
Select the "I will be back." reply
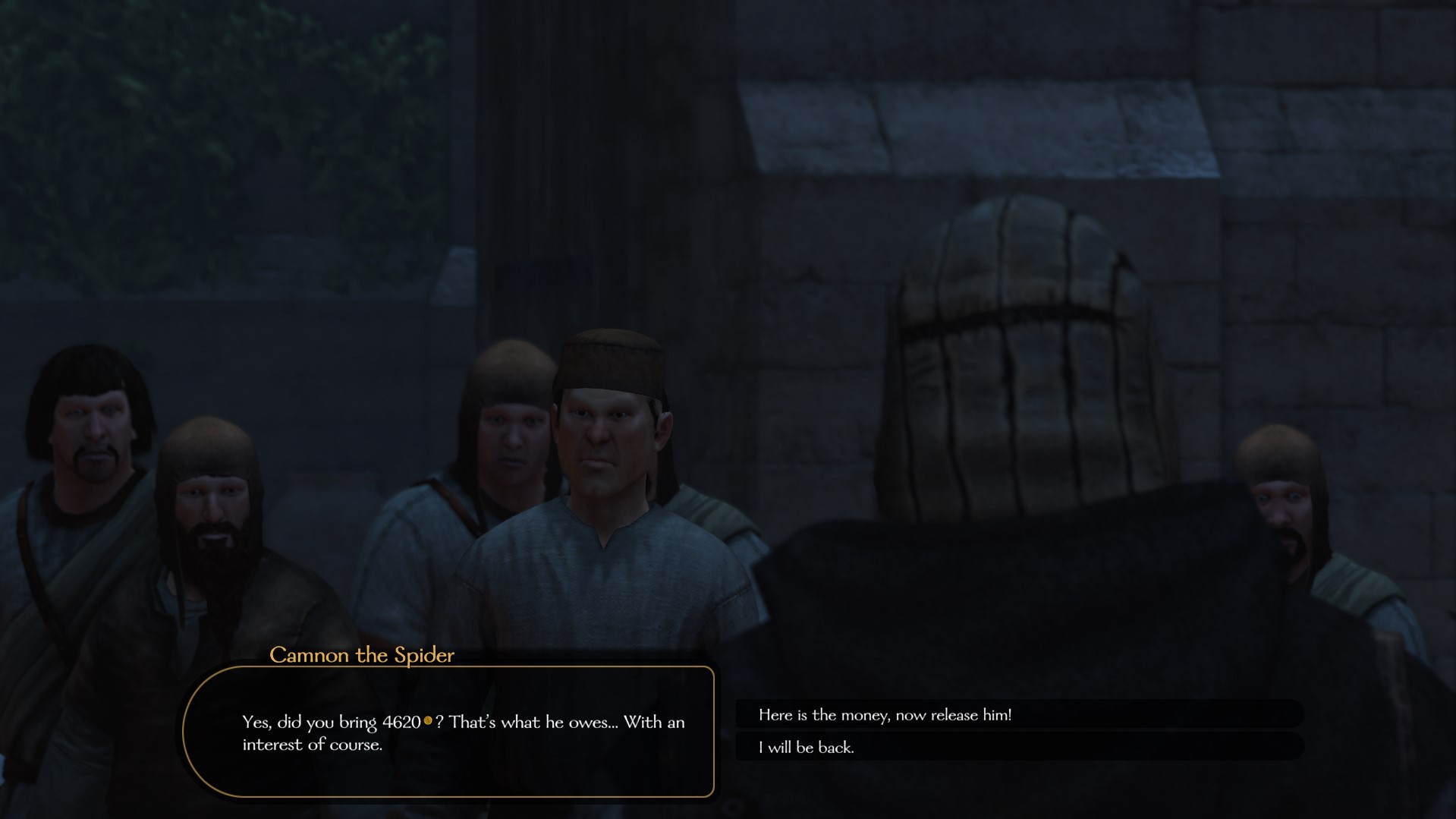point(807,748)
